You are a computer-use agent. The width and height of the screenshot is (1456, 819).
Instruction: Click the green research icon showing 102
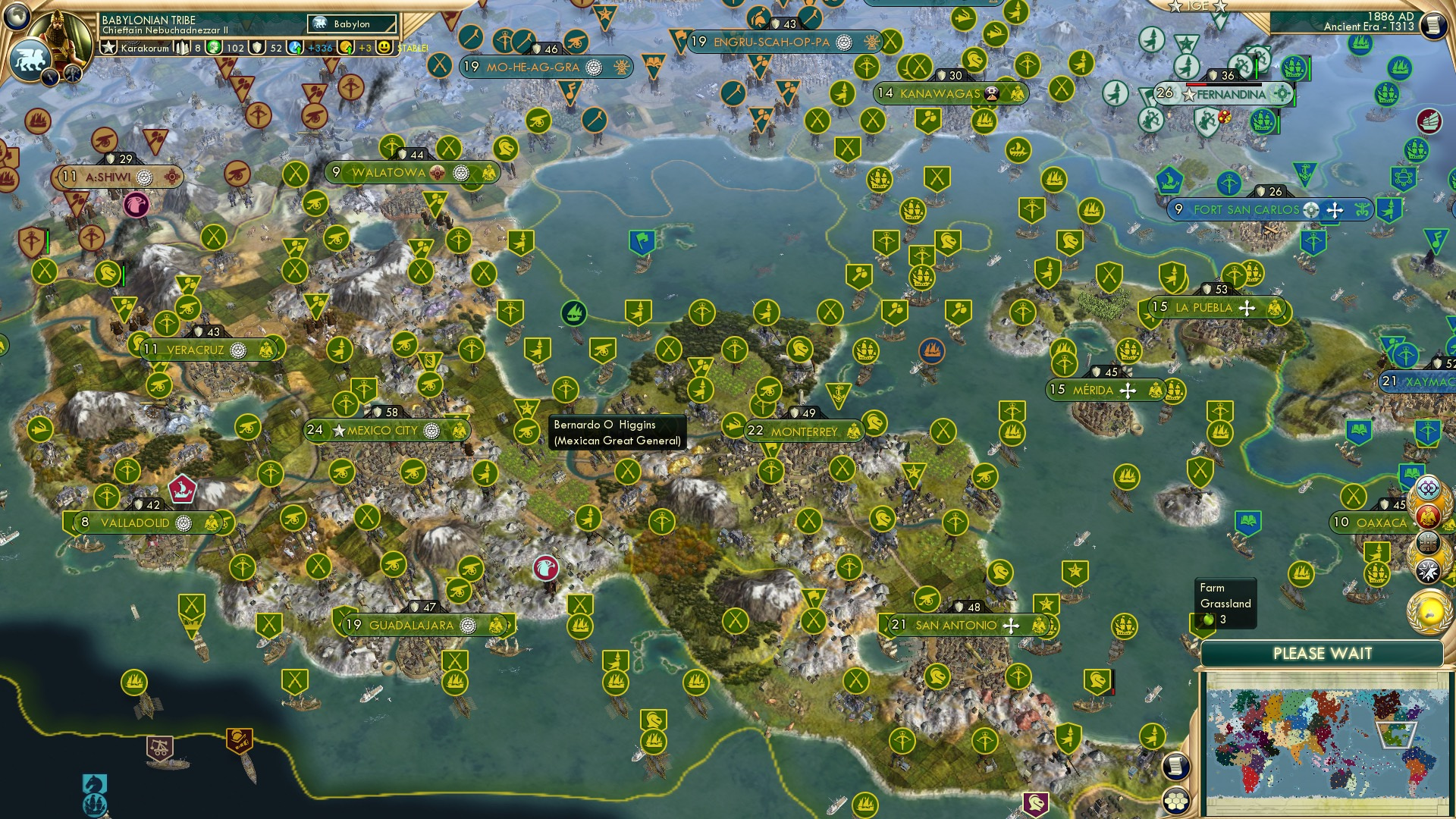click(x=215, y=47)
